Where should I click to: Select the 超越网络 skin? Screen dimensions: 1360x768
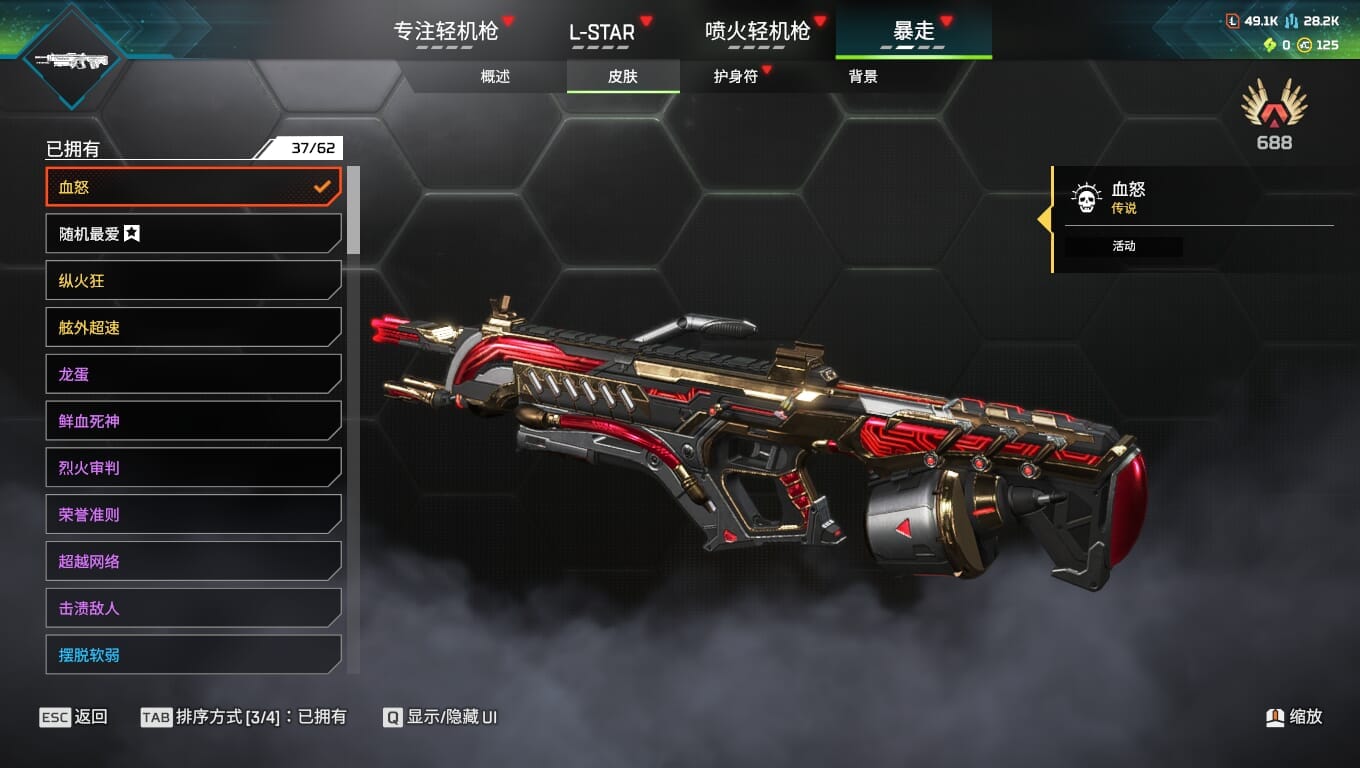coord(193,561)
